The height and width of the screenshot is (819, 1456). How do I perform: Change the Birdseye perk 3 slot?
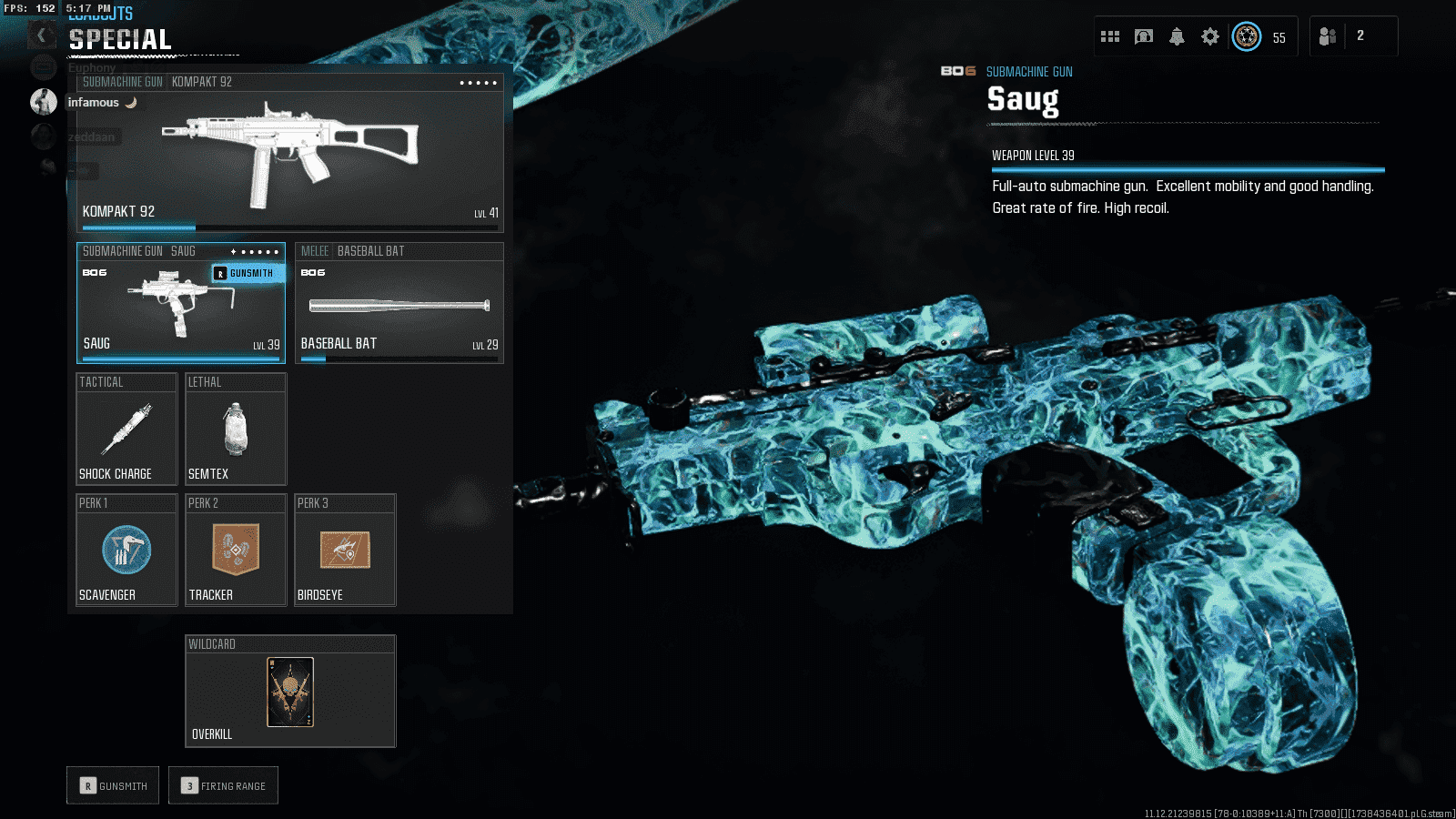[x=345, y=551]
